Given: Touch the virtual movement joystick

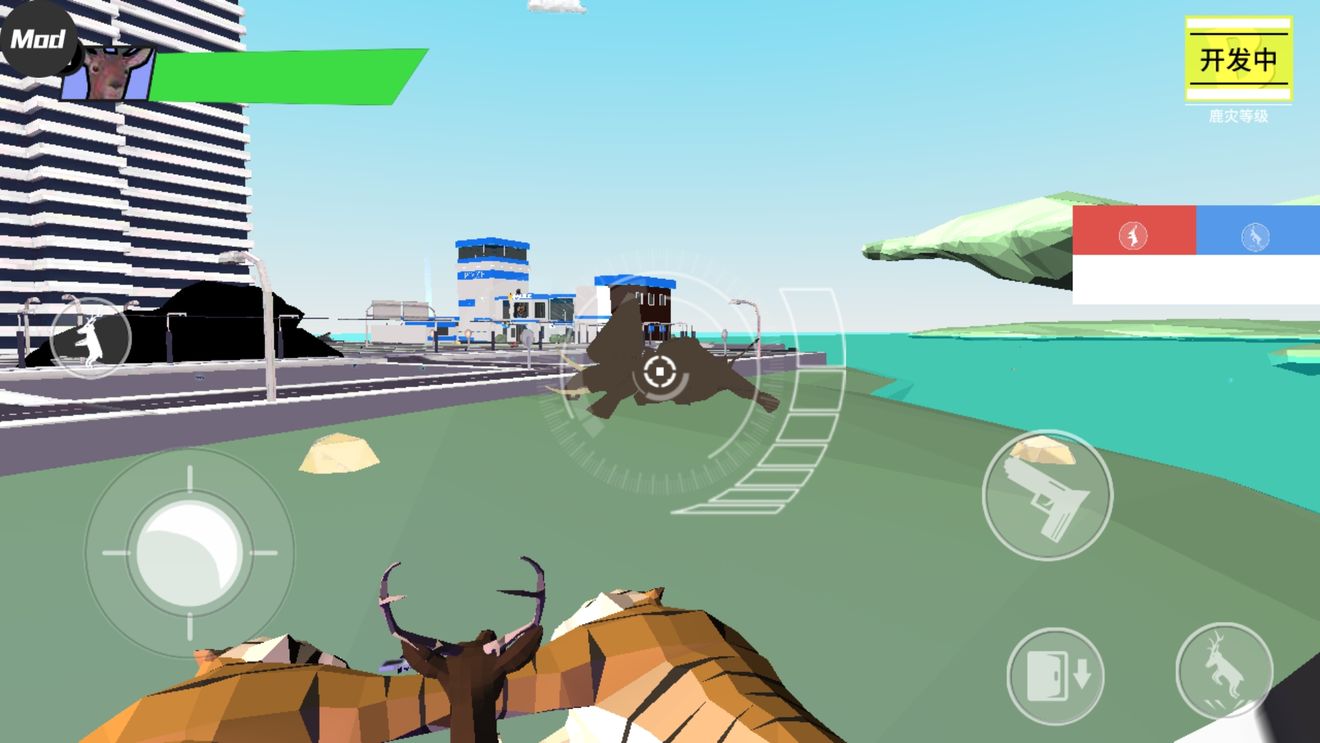Looking at the screenshot, I should point(189,552).
